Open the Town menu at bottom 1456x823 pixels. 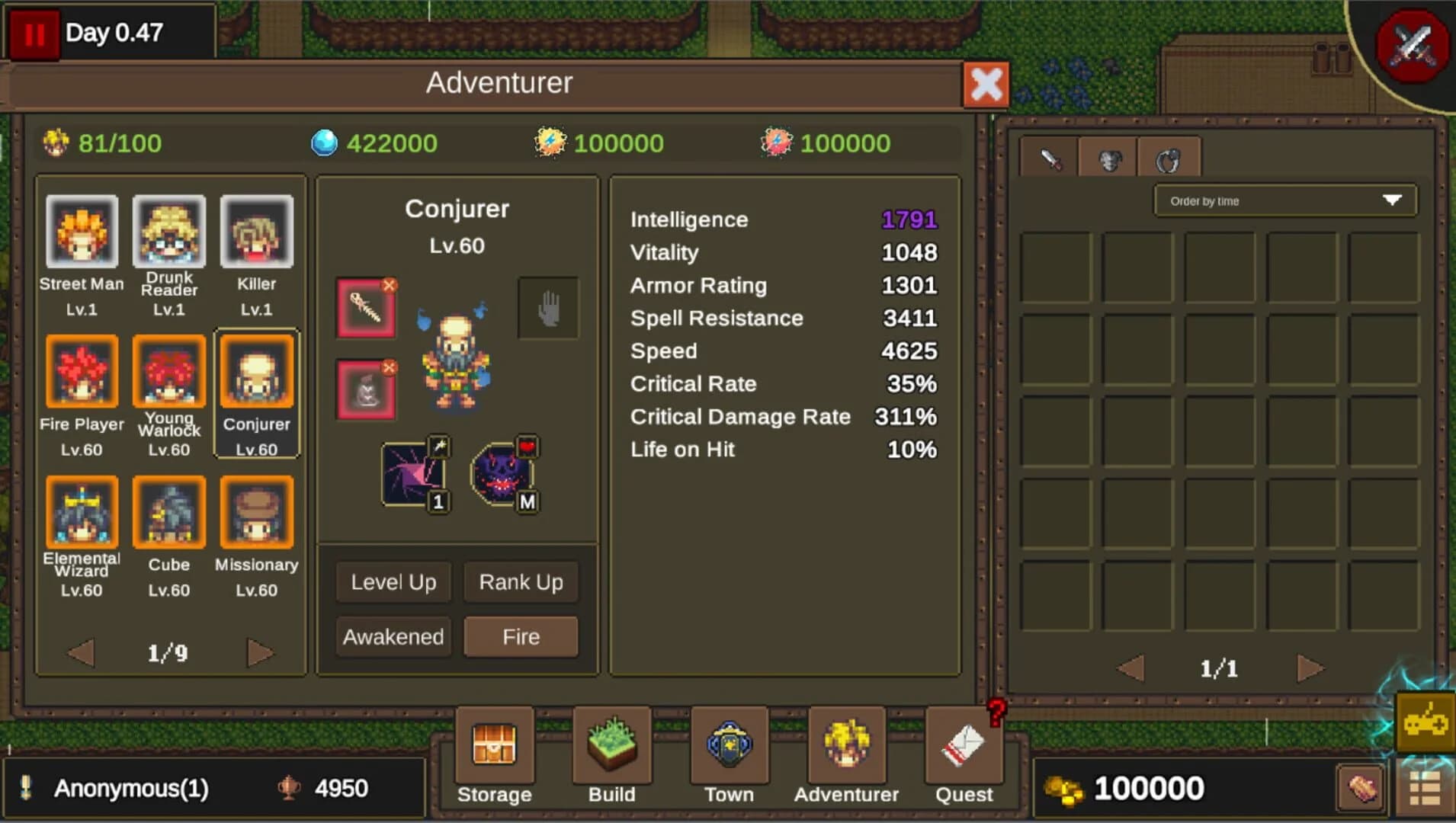coord(729,751)
